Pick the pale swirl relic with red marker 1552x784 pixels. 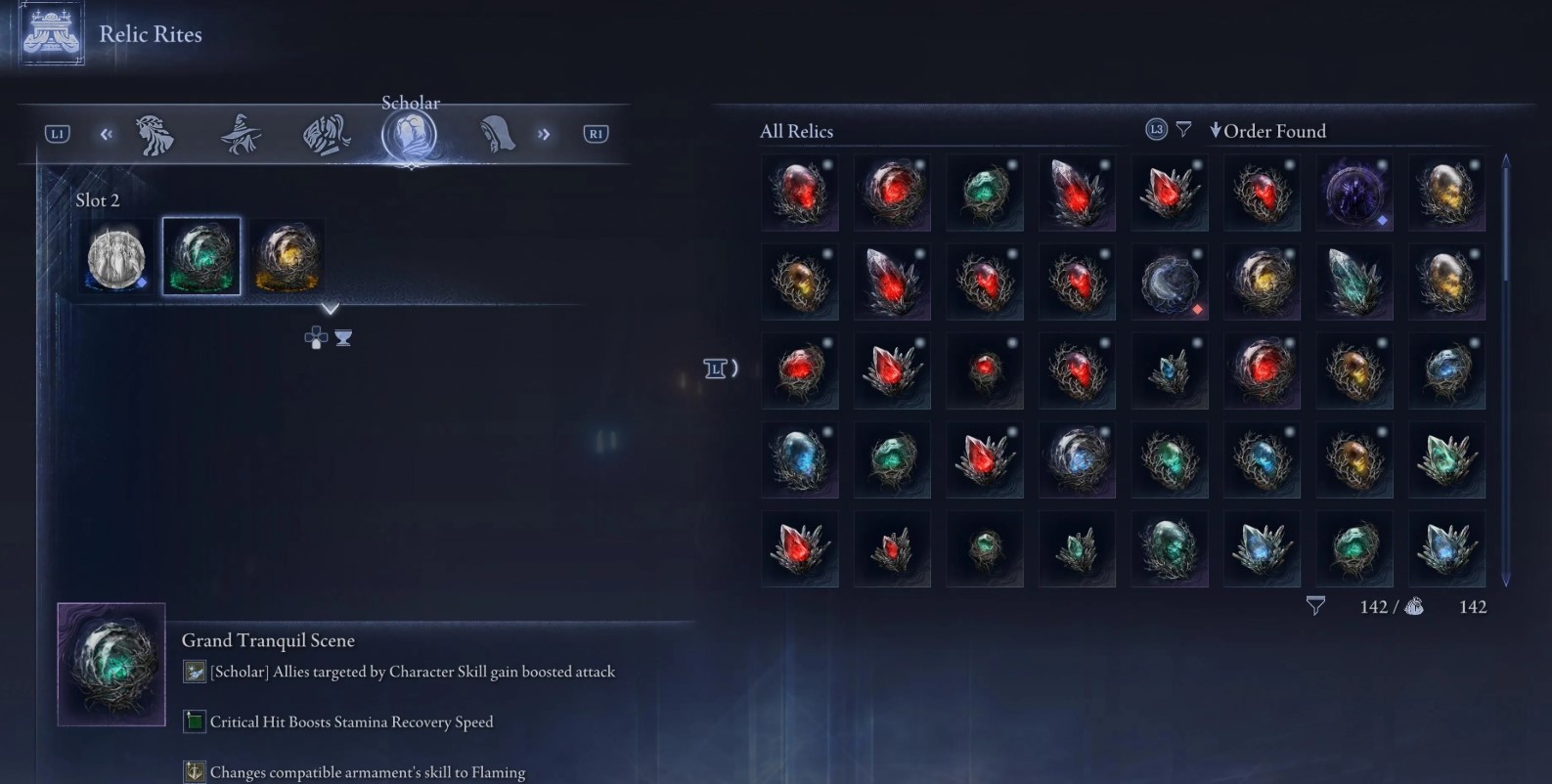point(1170,282)
